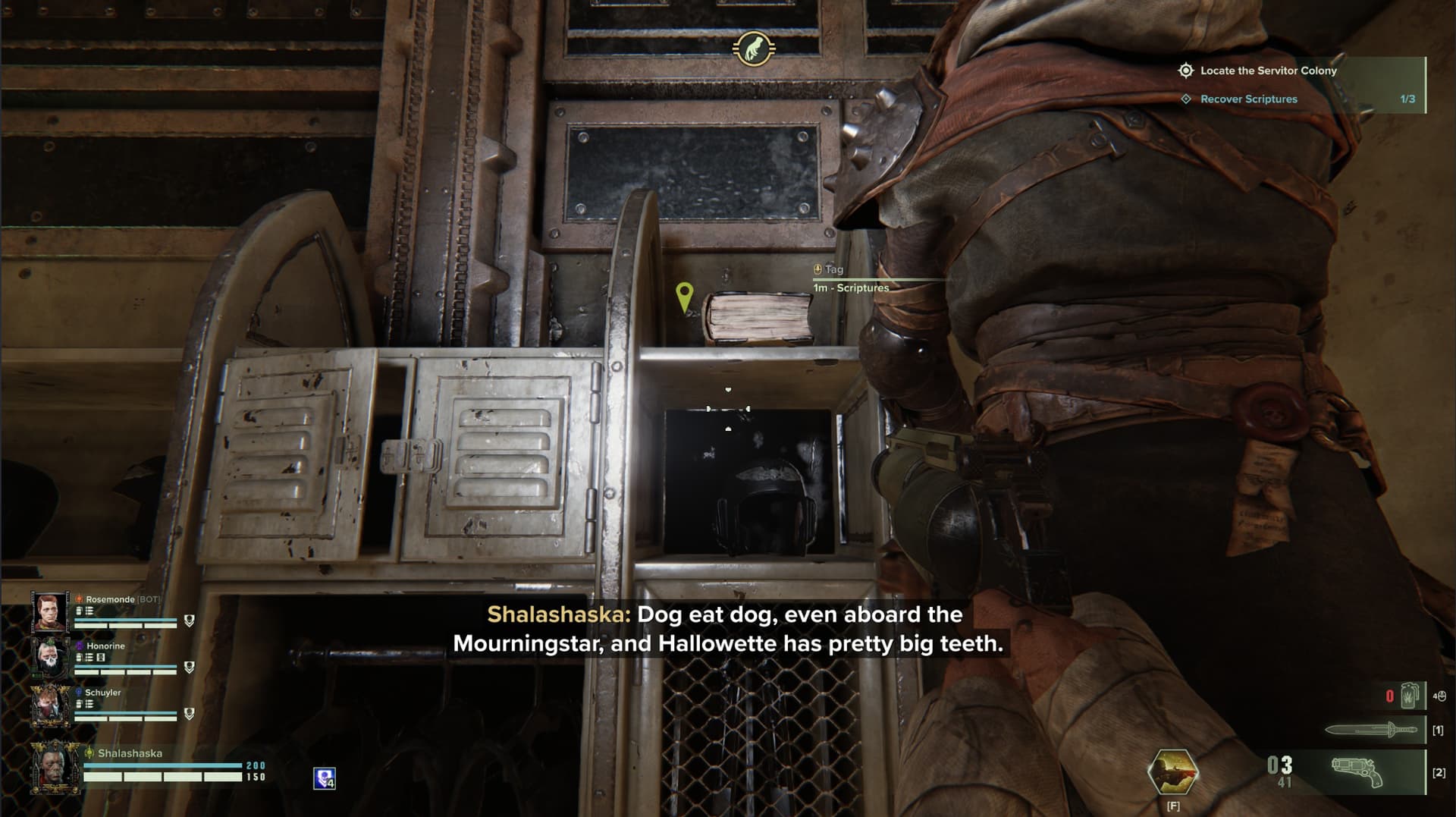Click the yellow Scriptures tag marker
This screenshot has width=1456, height=817.
pos(684,297)
